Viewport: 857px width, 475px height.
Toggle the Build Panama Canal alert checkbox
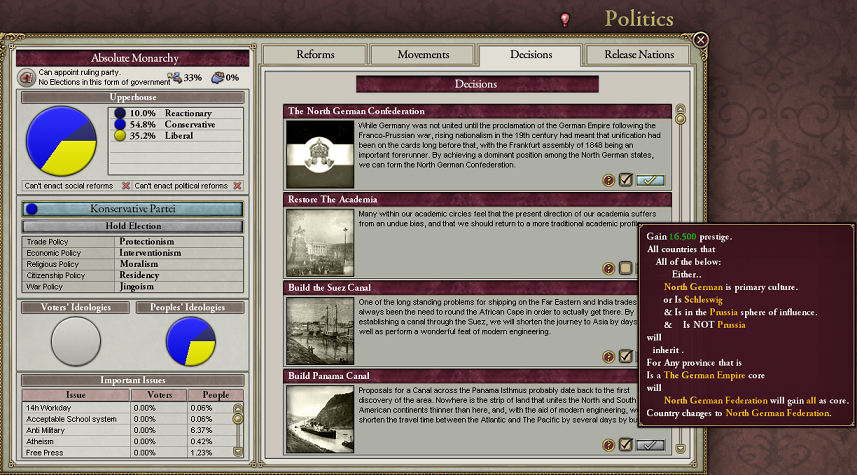pos(626,444)
